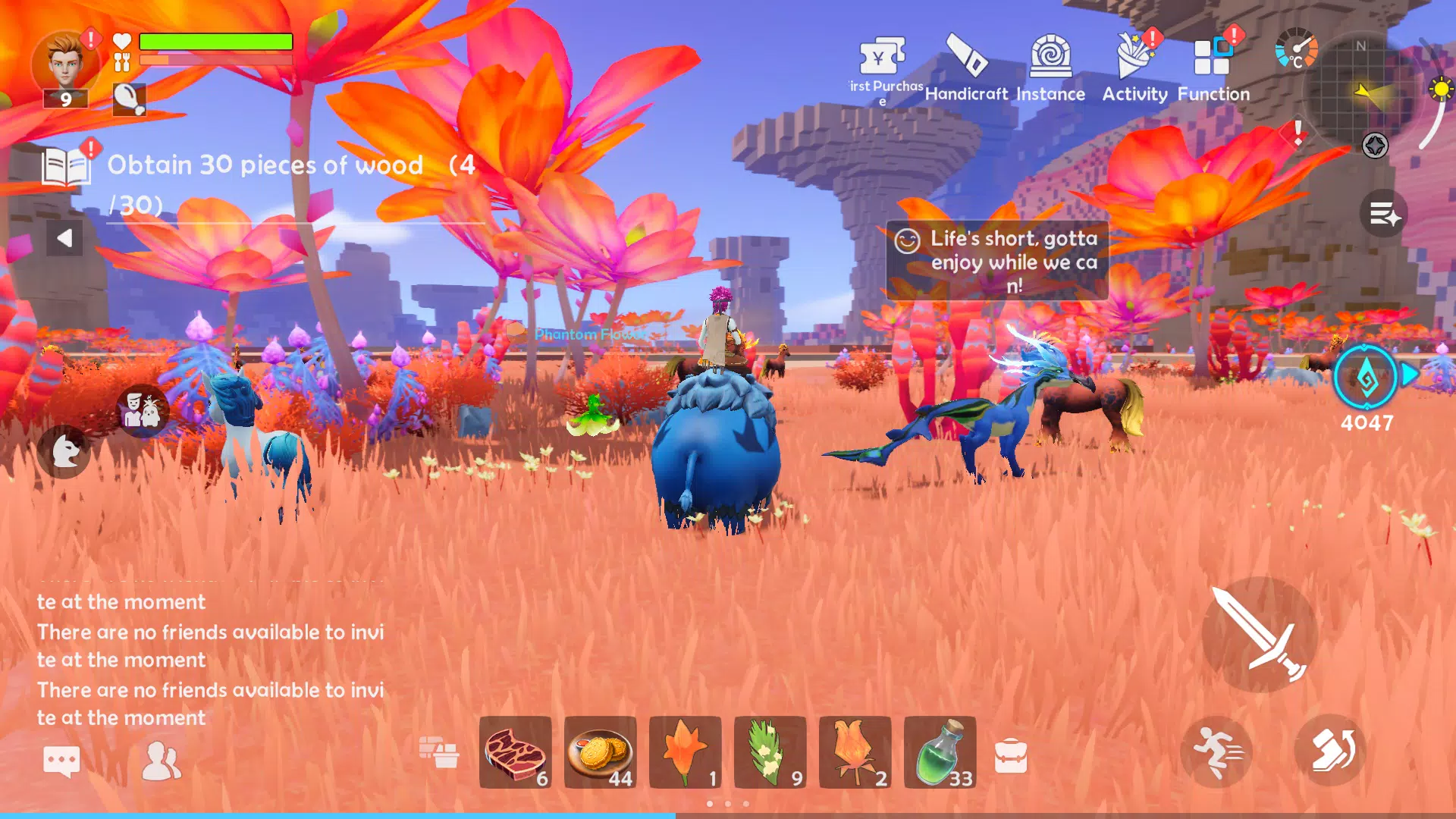Open the Activity rewards panel
This screenshot has height=819, width=1456.
pyautogui.click(x=1134, y=57)
